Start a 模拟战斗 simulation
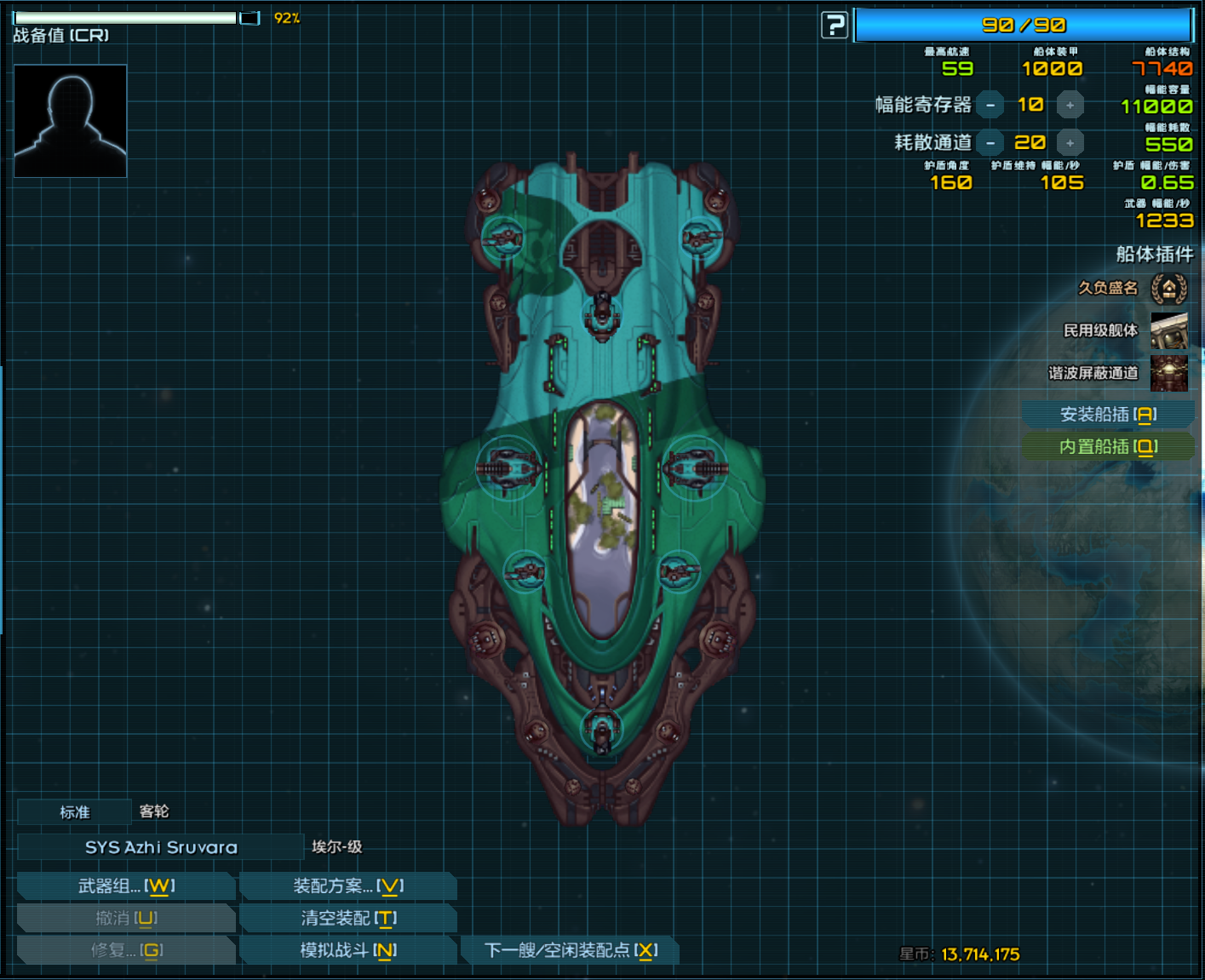 pyautogui.click(x=348, y=950)
